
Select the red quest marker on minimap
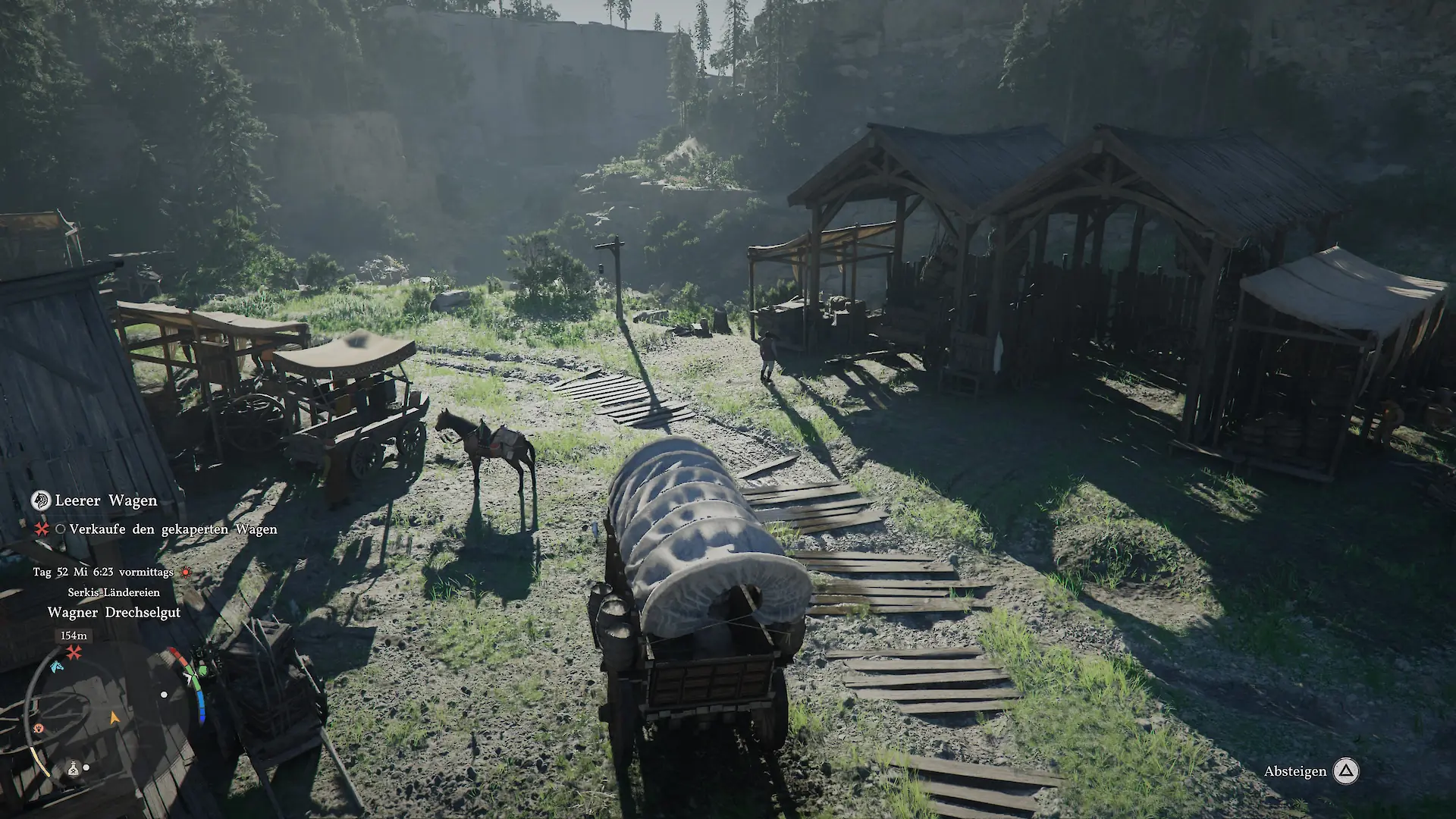click(74, 652)
